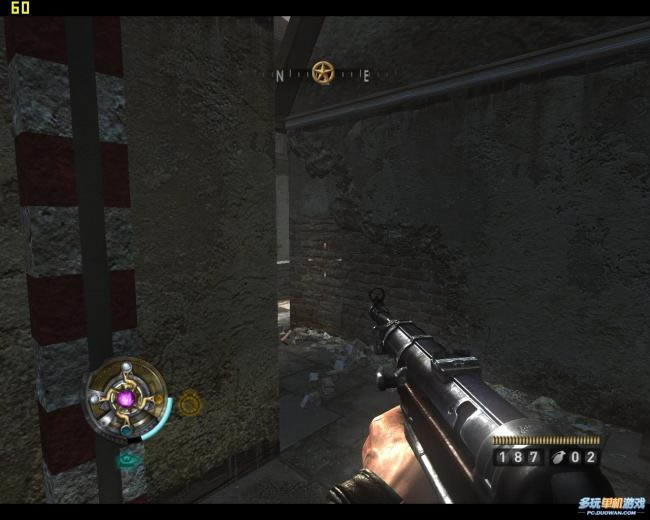Click the Veil medallion with the purple gem
Screen dimensions: 650x520
[126, 400]
